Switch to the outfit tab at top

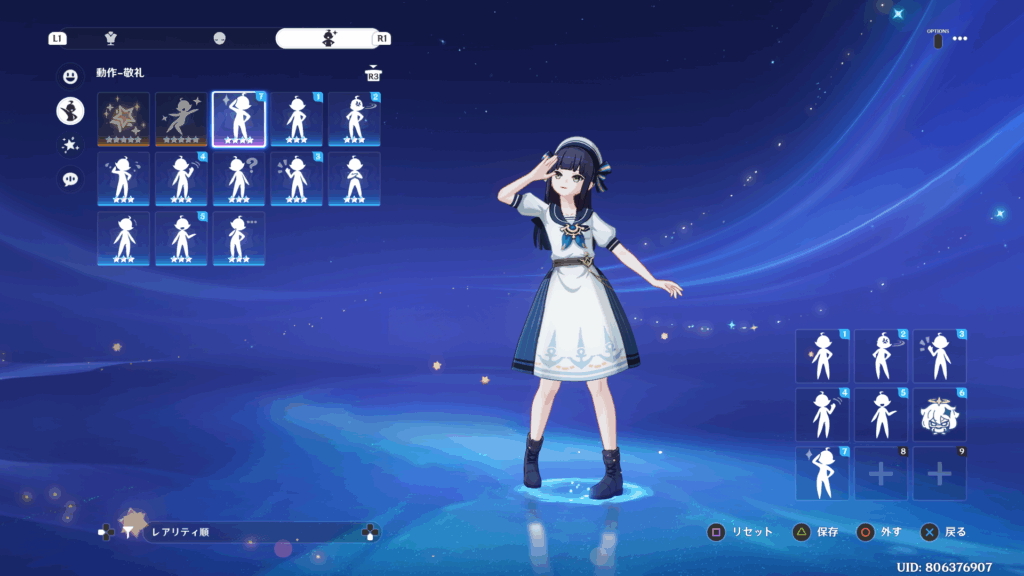pyautogui.click(x=111, y=38)
